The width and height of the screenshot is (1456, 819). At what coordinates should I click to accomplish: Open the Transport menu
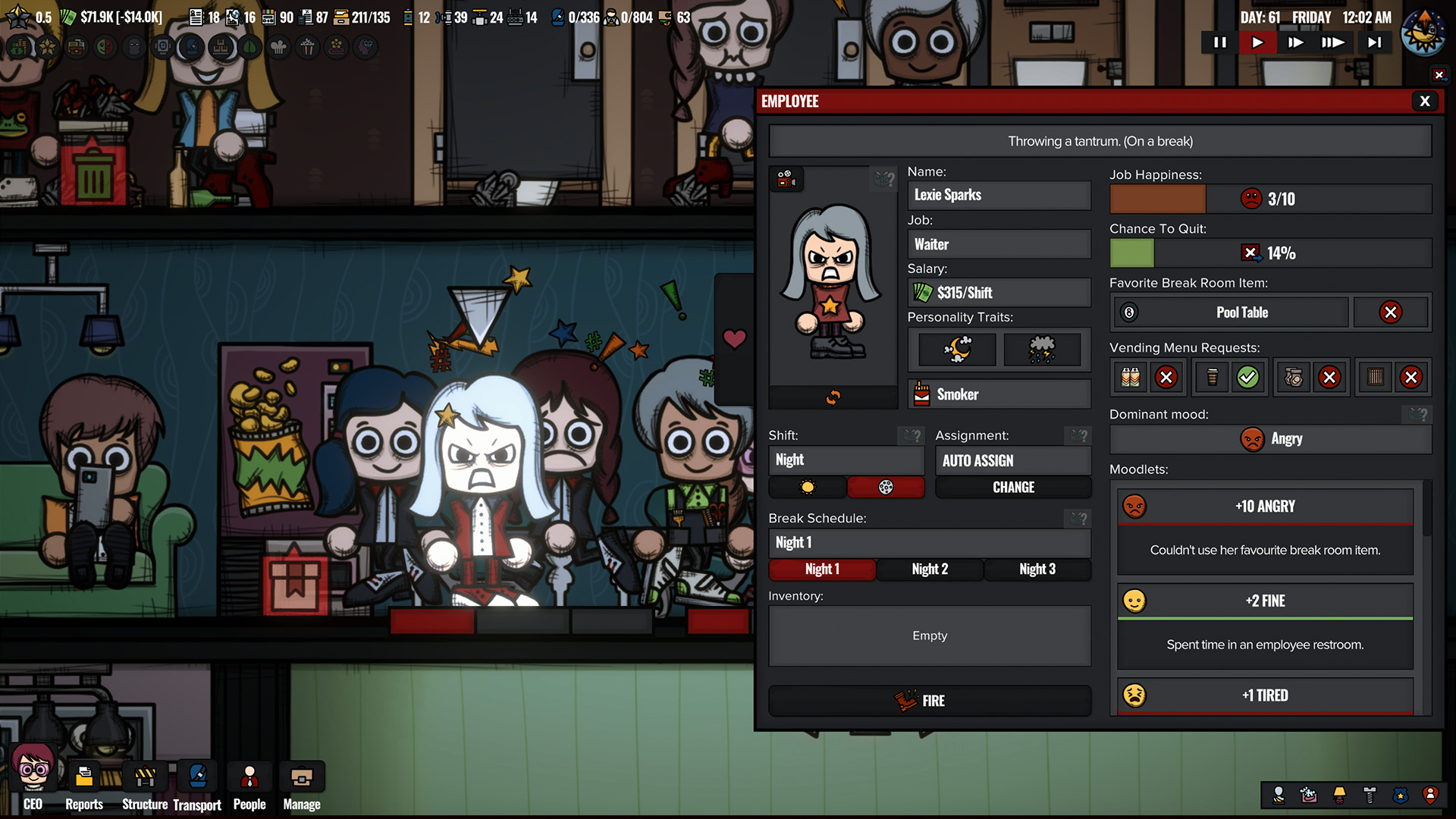(197, 786)
